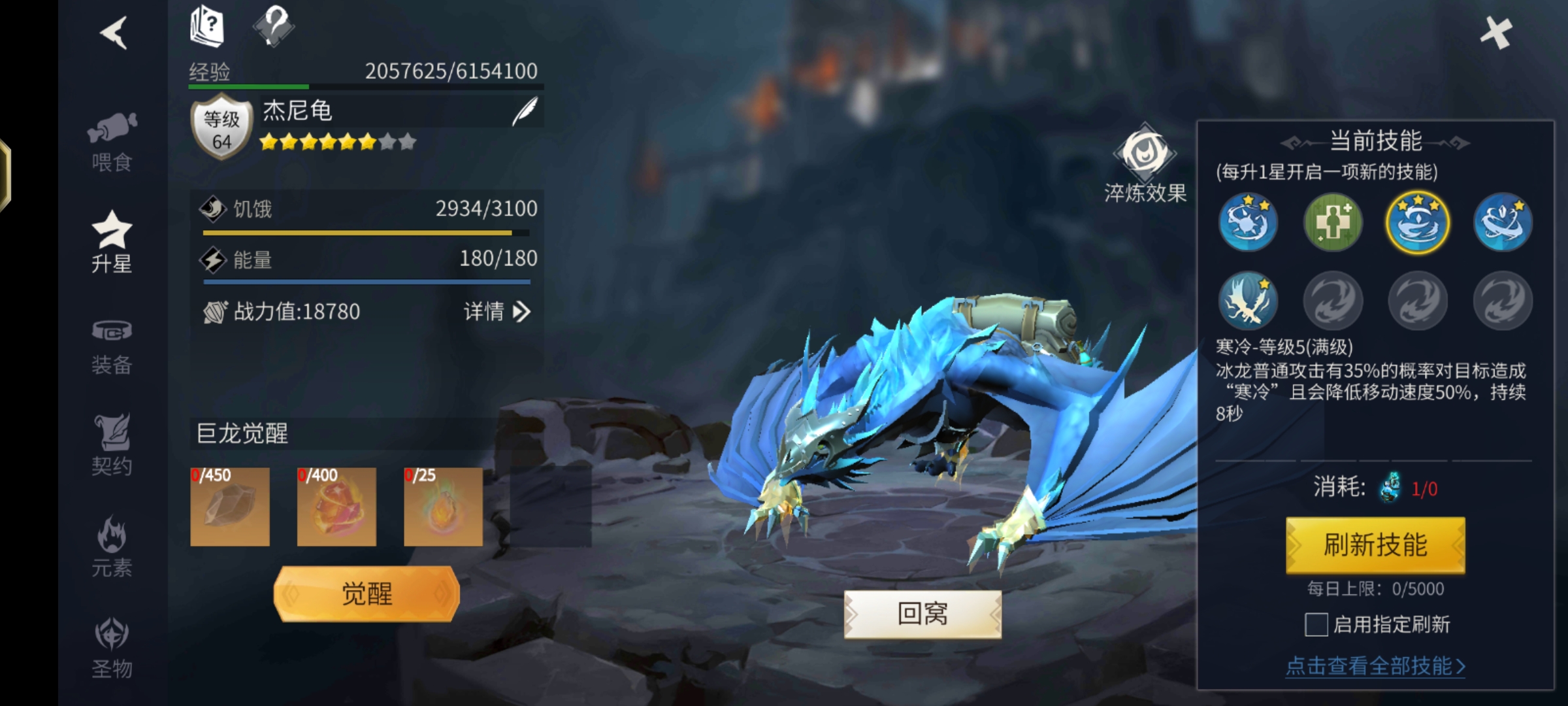Open the 点击查看全部技能 link
Viewport: 1568px width, 706px height.
[x=1375, y=666]
